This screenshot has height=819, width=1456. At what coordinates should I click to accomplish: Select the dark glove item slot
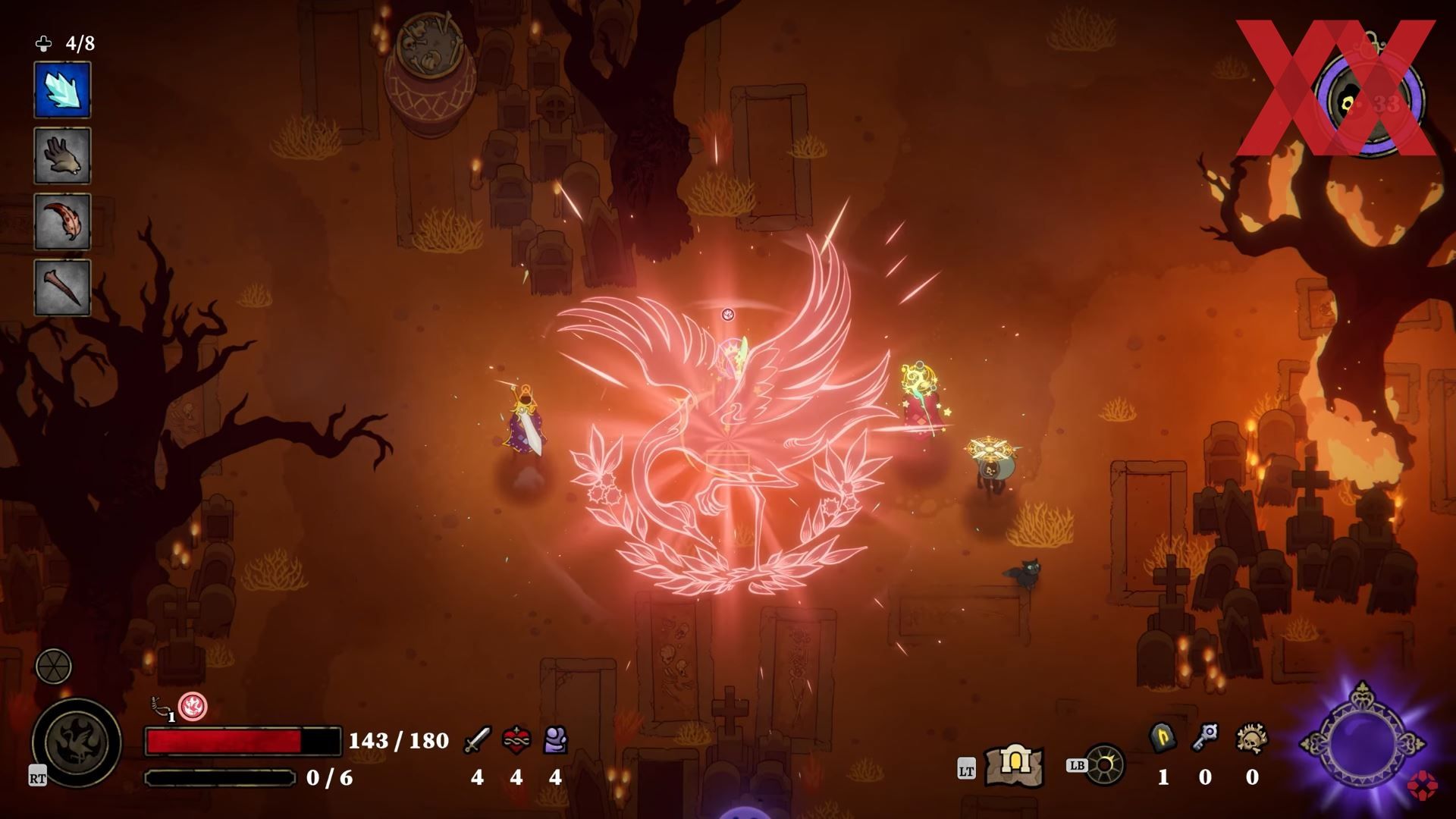pyautogui.click(x=62, y=155)
